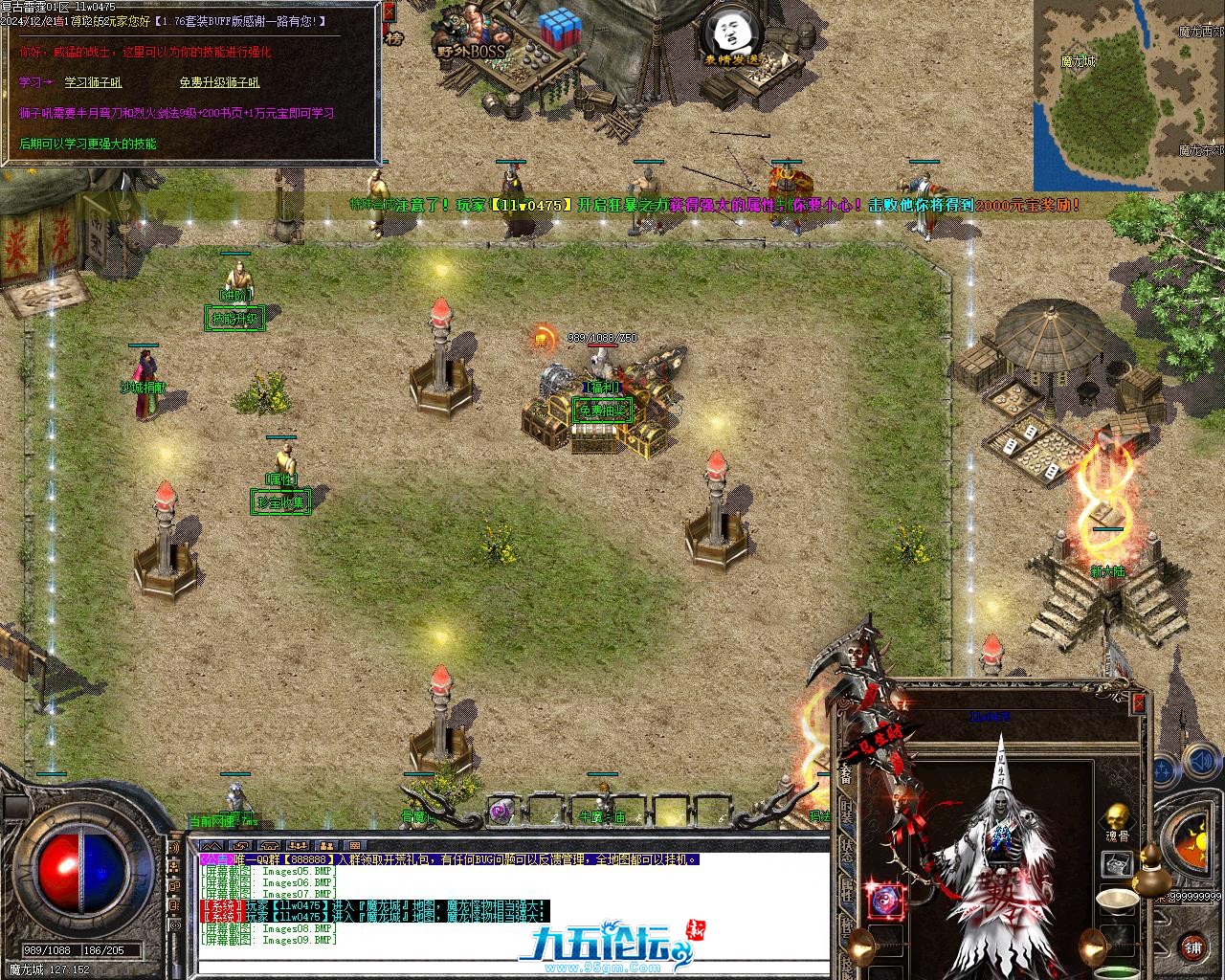Viewport: 1225px width, 980px height.
Task: Click the blue cube icon in the top bar
Action: point(557,33)
